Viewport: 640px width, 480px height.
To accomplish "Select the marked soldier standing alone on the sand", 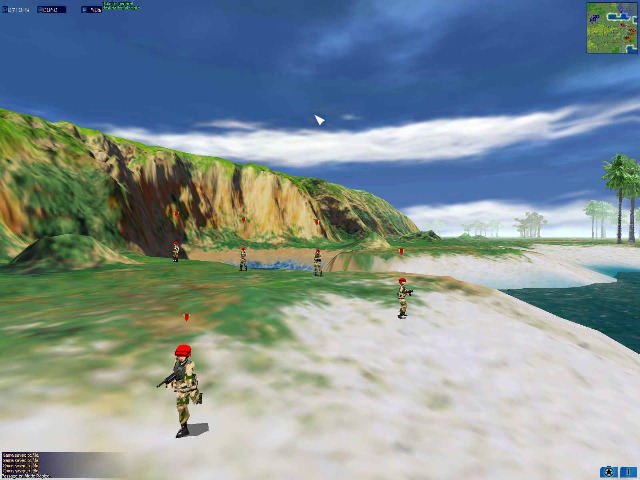I will (403, 297).
